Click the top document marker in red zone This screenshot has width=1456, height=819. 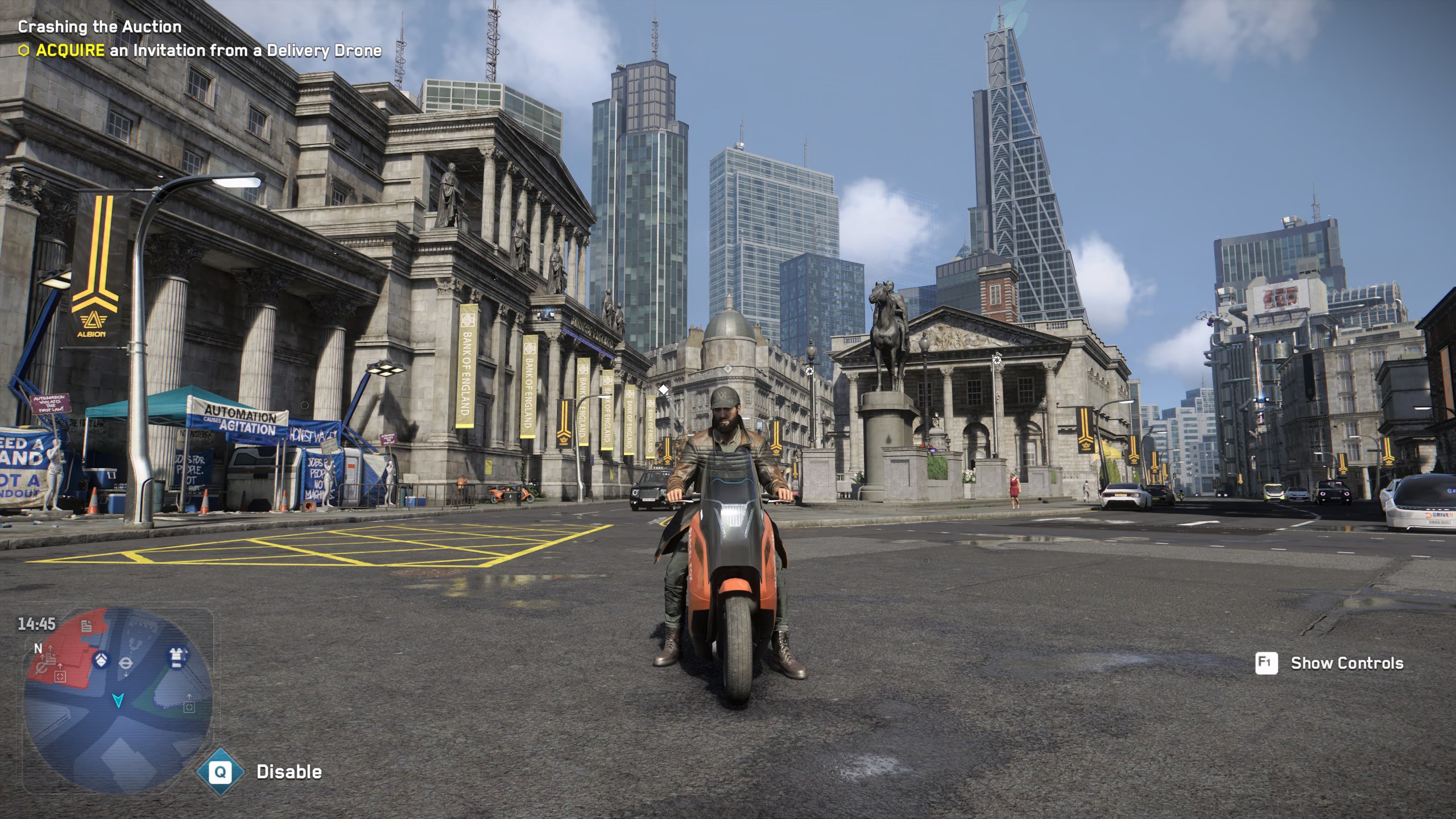point(86,626)
